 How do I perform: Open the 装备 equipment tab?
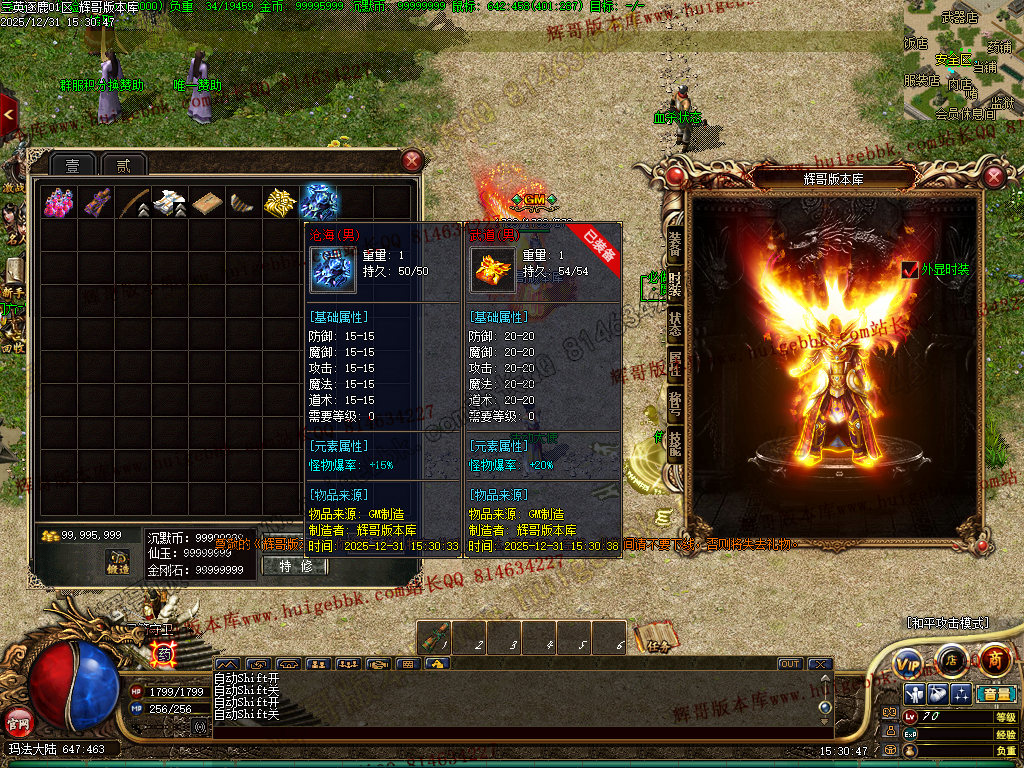coord(675,240)
